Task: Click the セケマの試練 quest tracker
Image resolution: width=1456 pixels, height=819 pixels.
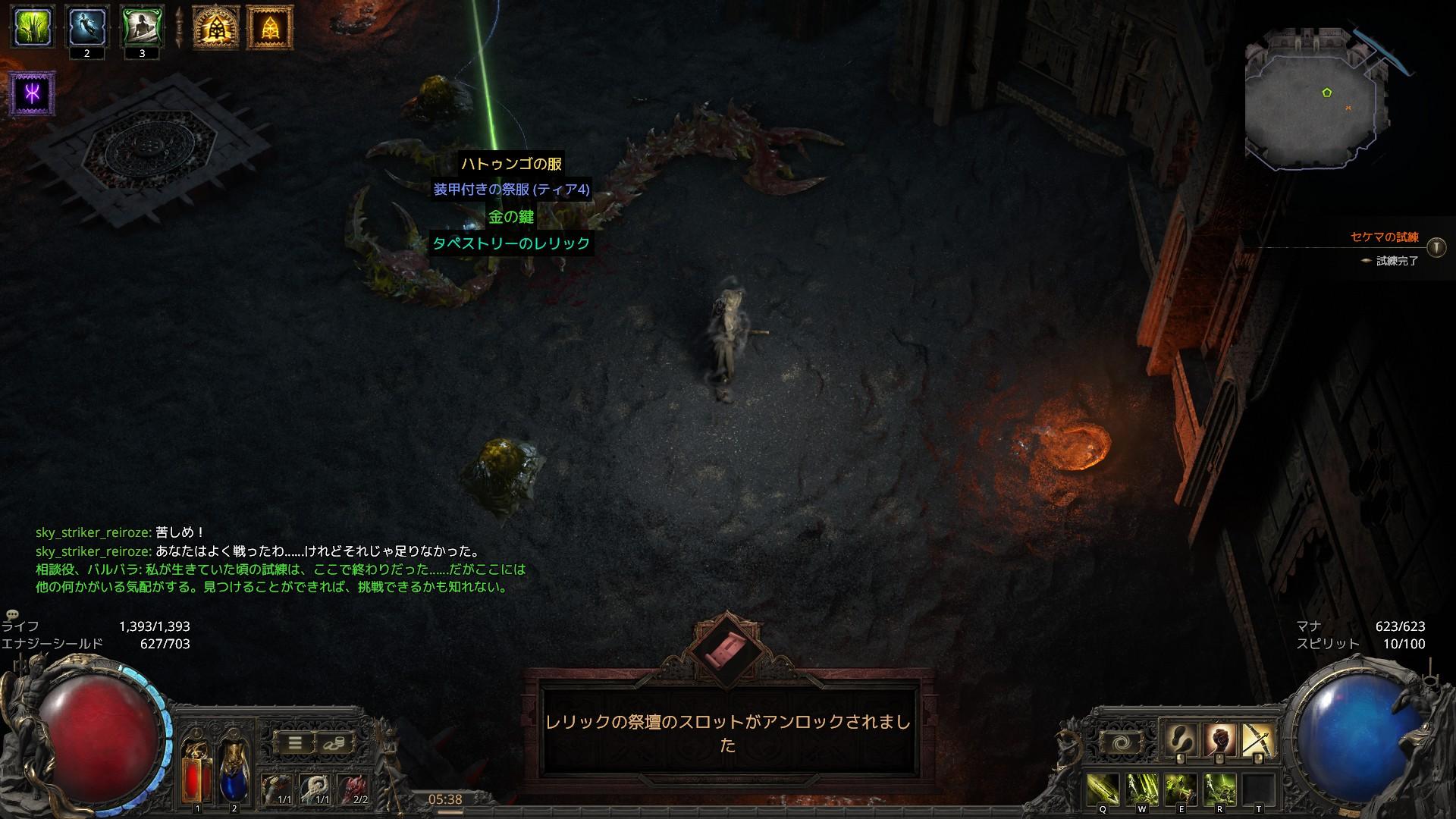Action: pyautogui.click(x=1384, y=237)
